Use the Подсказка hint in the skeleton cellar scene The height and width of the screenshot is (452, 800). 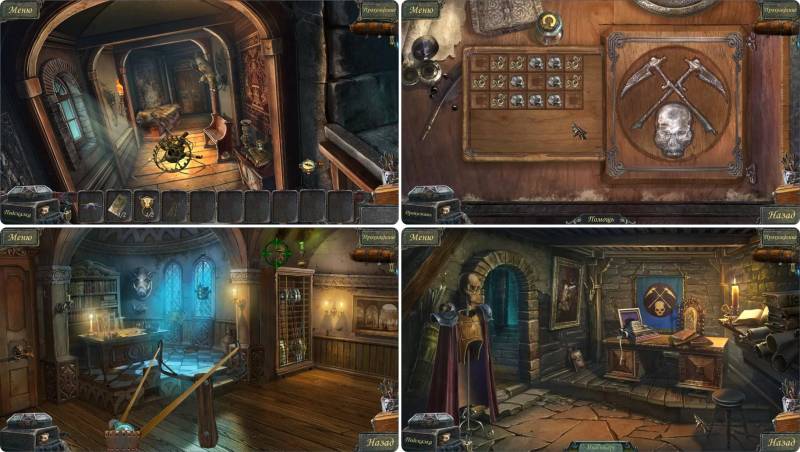pos(421,441)
